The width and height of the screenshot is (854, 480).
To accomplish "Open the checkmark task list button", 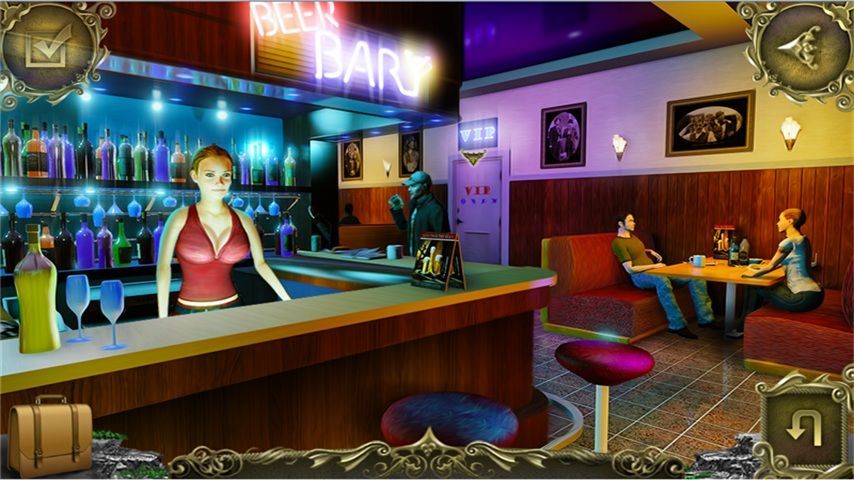I will (45, 45).
